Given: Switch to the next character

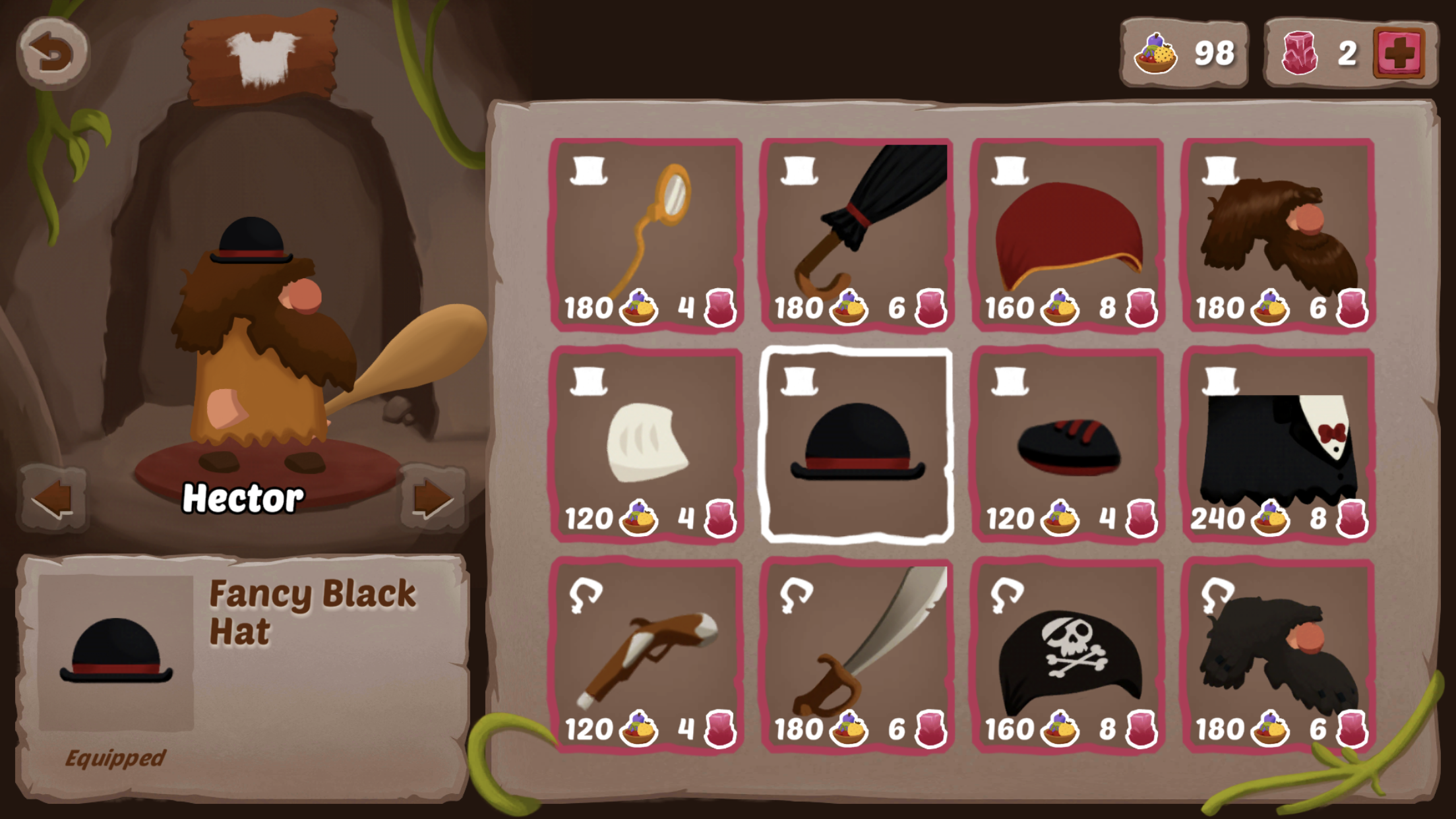Looking at the screenshot, I should [x=432, y=499].
